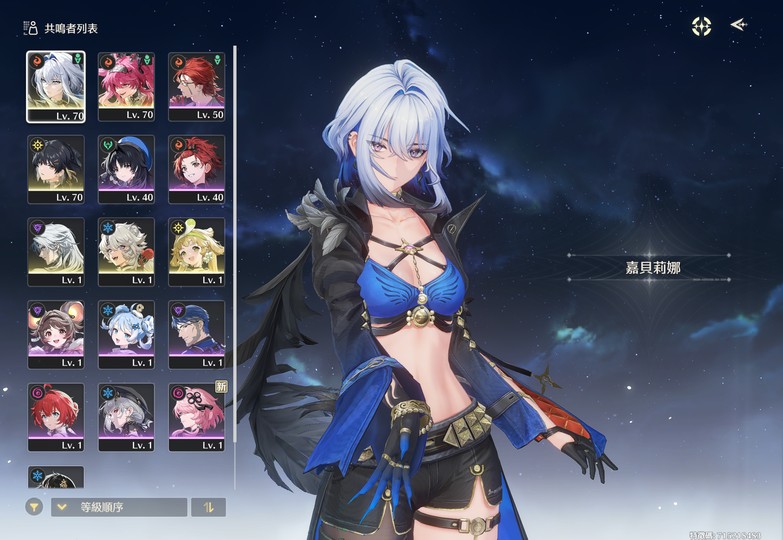
Task: Choose the brown-haired girl with round ears
Action: 55,334
